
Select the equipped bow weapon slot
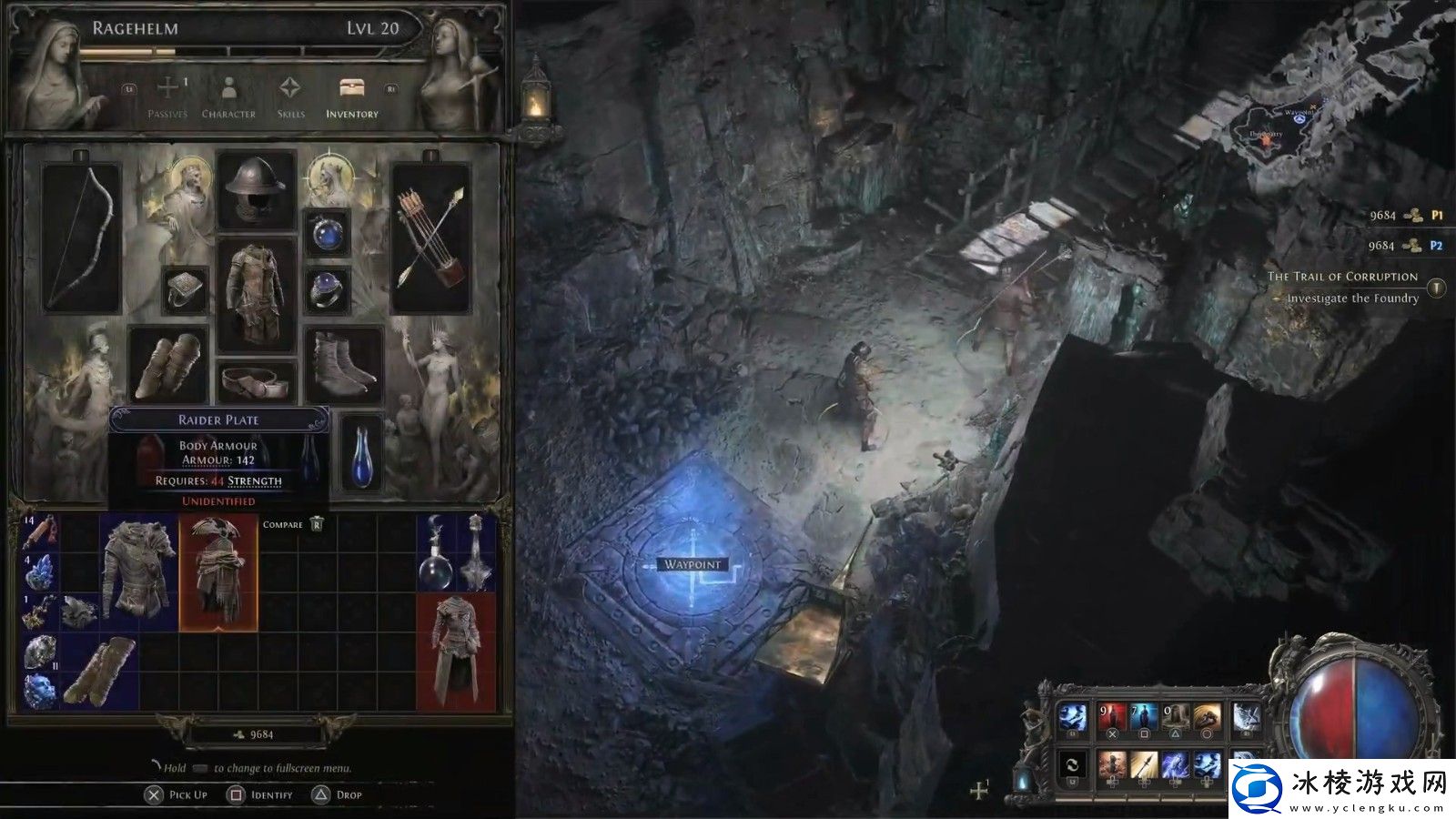pyautogui.click(x=82, y=238)
